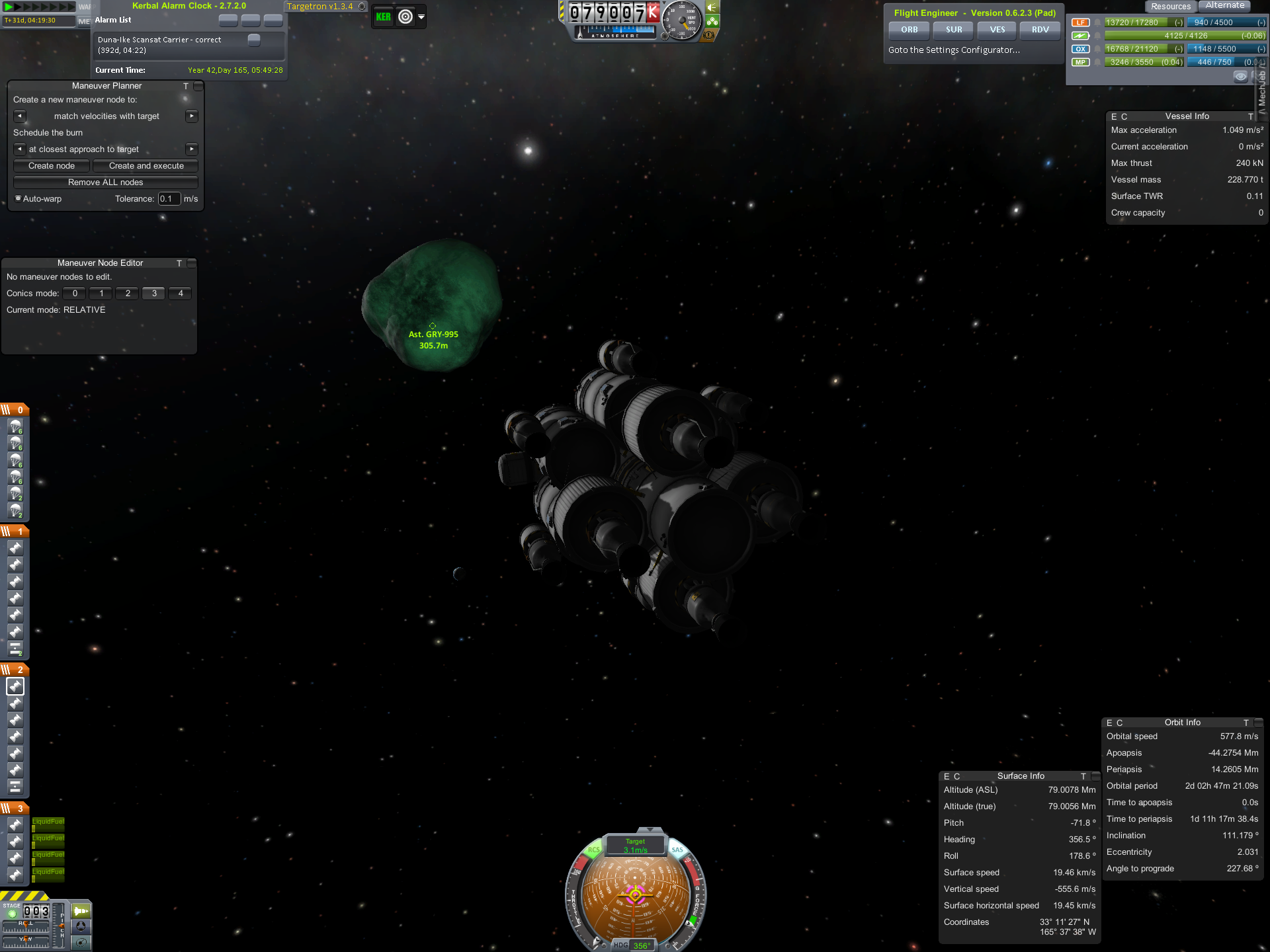Remove ALL maneuver nodes

click(106, 182)
